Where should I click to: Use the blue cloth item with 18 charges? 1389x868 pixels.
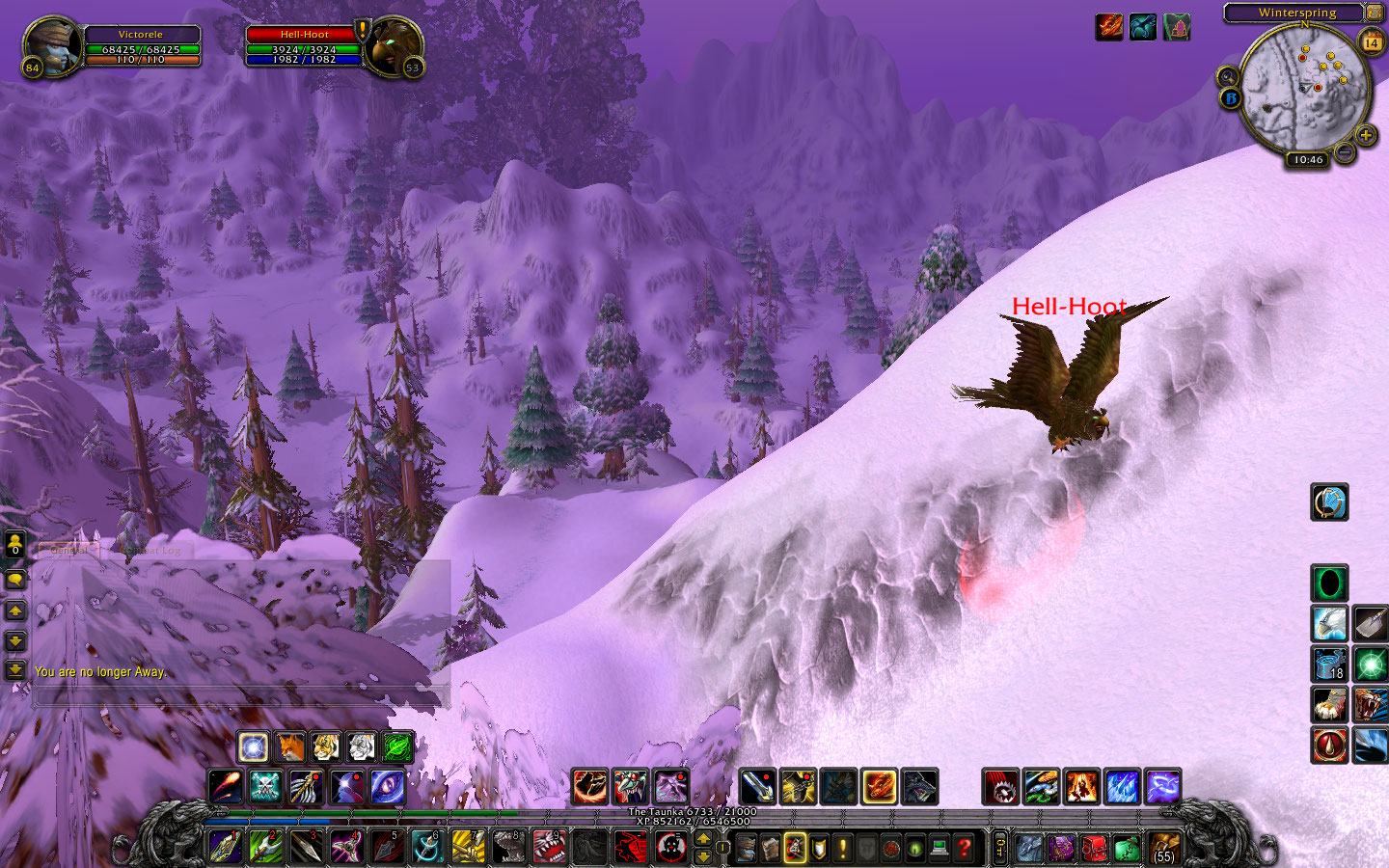tap(1329, 664)
